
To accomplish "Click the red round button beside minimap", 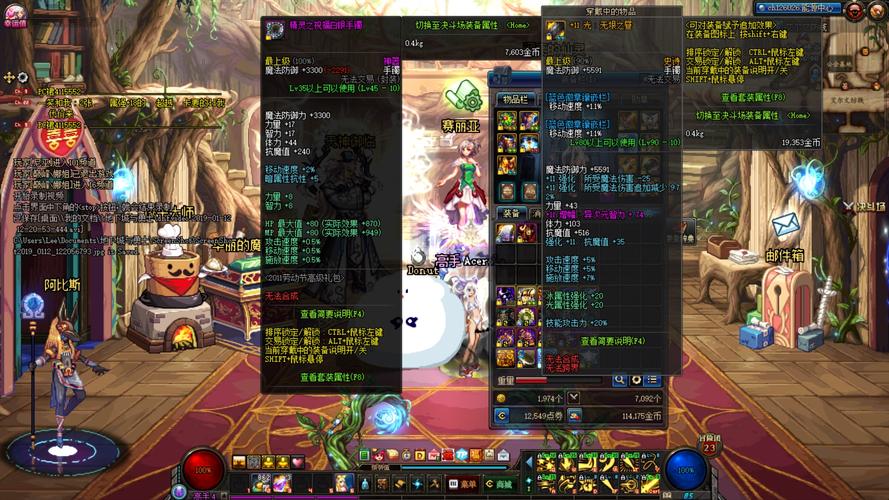I will coord(855,12).
